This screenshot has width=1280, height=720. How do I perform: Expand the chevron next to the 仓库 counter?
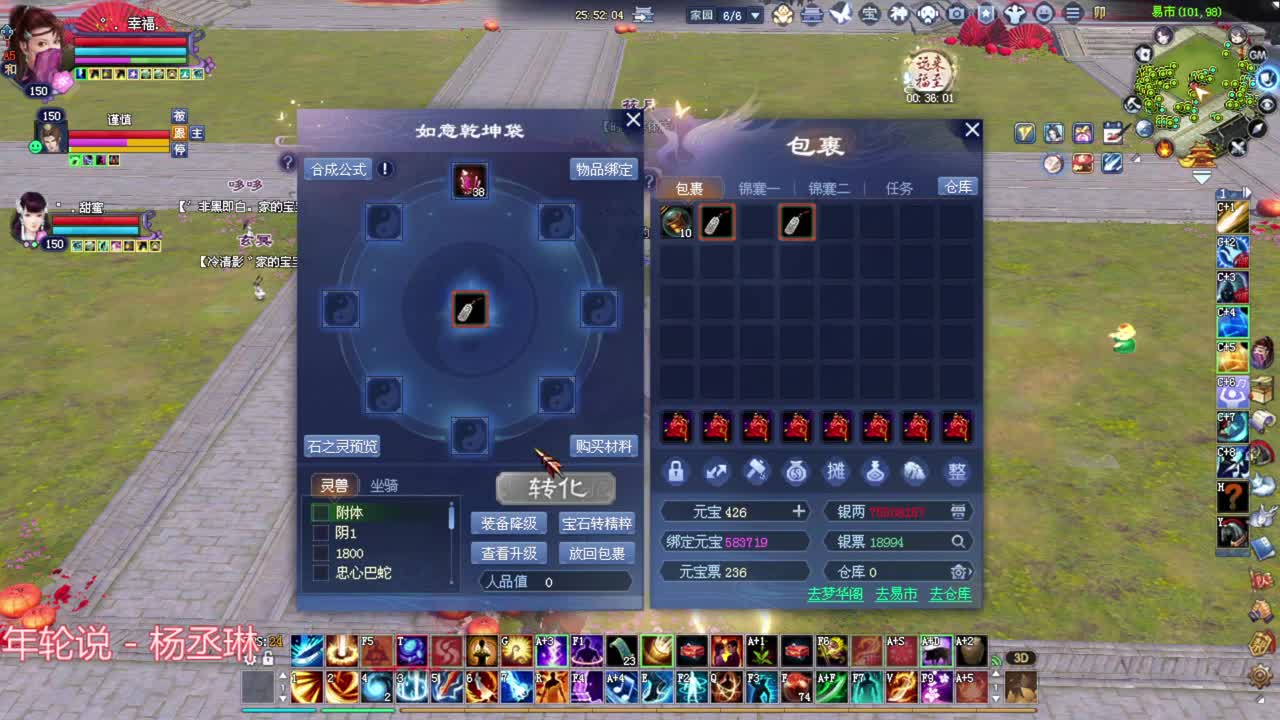(x=971, y=571)
